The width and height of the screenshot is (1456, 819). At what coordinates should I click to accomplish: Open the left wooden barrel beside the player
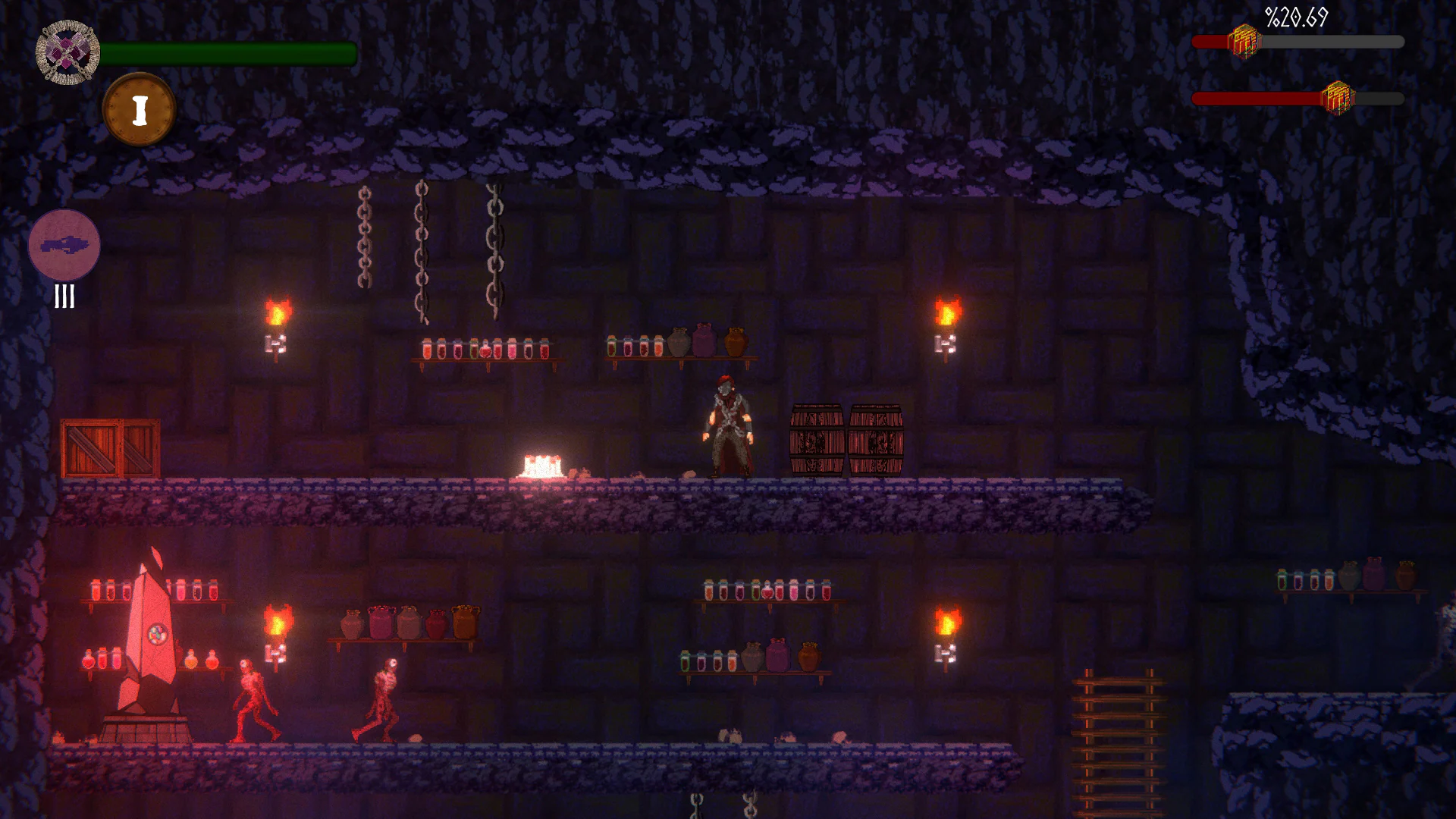[817, 440]
